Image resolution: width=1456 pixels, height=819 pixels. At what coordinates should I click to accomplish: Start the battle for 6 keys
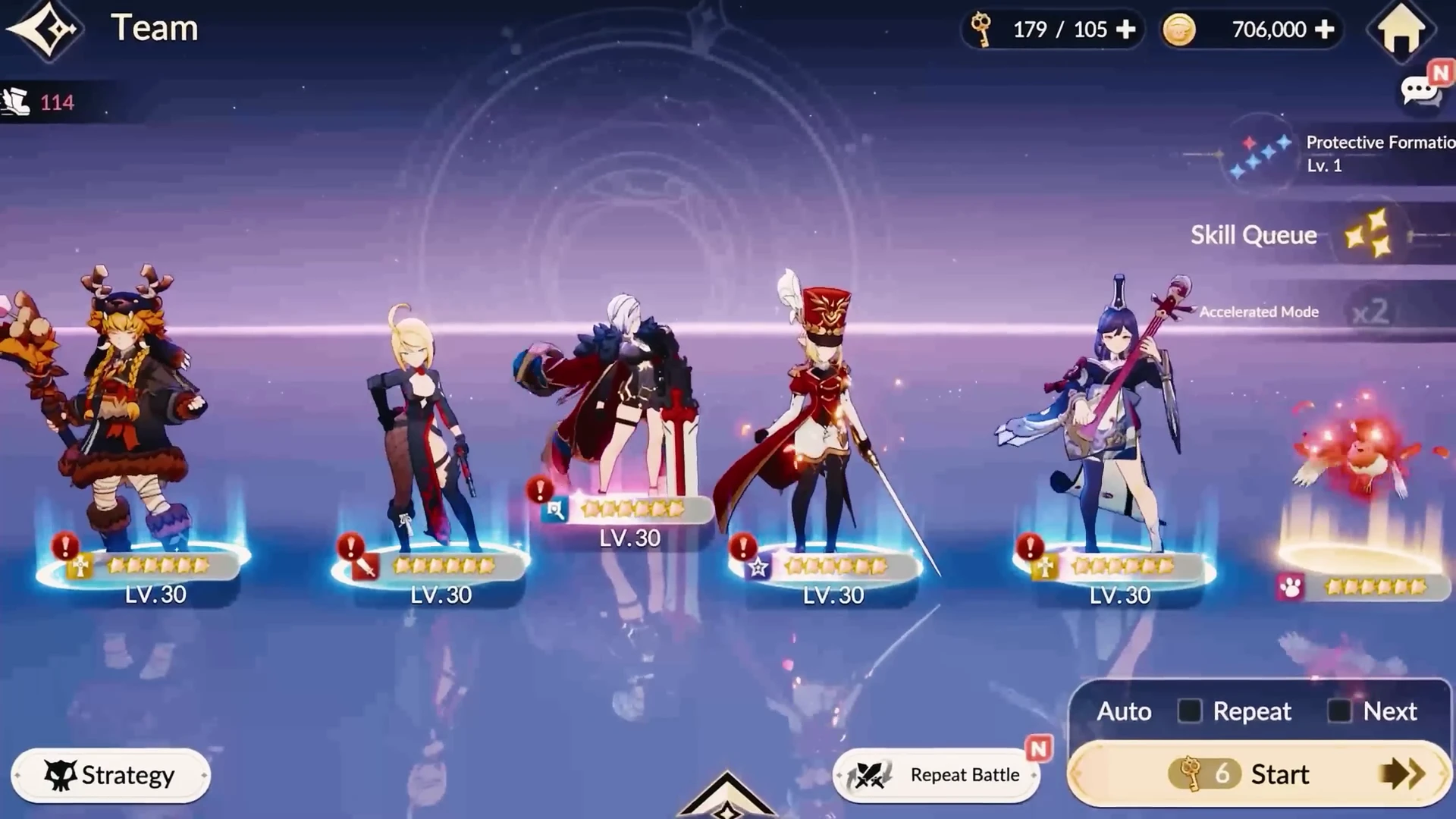point(1259,774)
